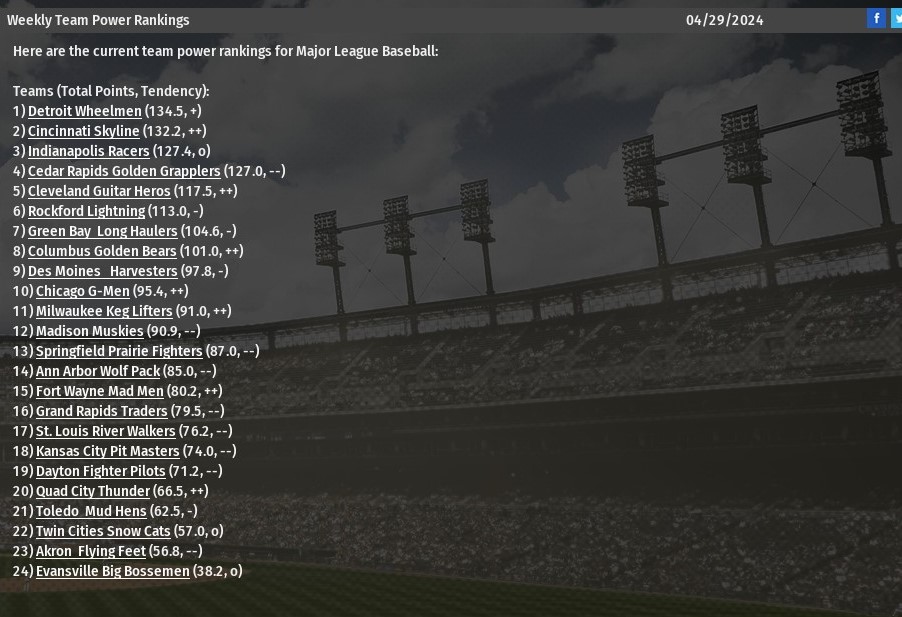Open St. Louis River Walkers page
Viewport: 902px width, 617px height.
[x=105, y=431]
